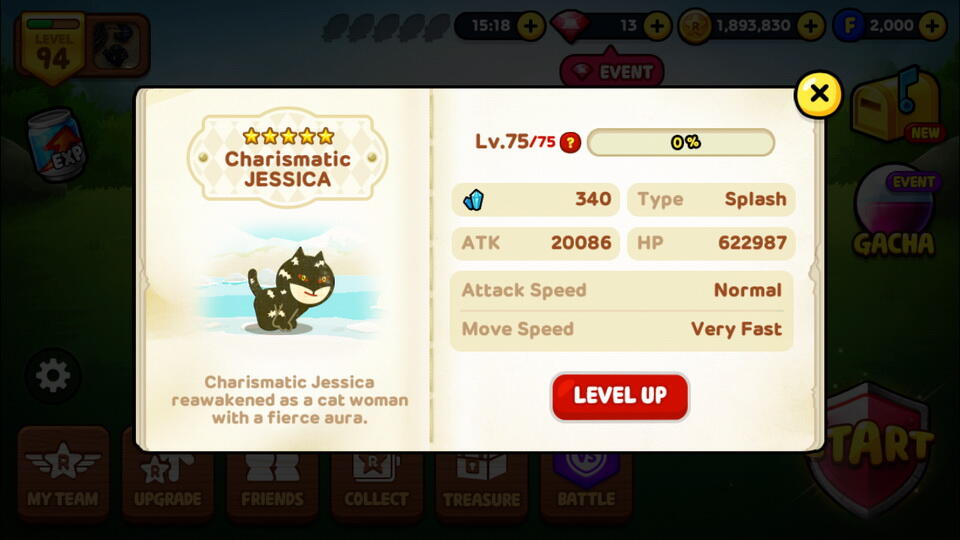This screenshot has width=960, height=540.
Task: Open the yellow mailbox
Action: 888,105
